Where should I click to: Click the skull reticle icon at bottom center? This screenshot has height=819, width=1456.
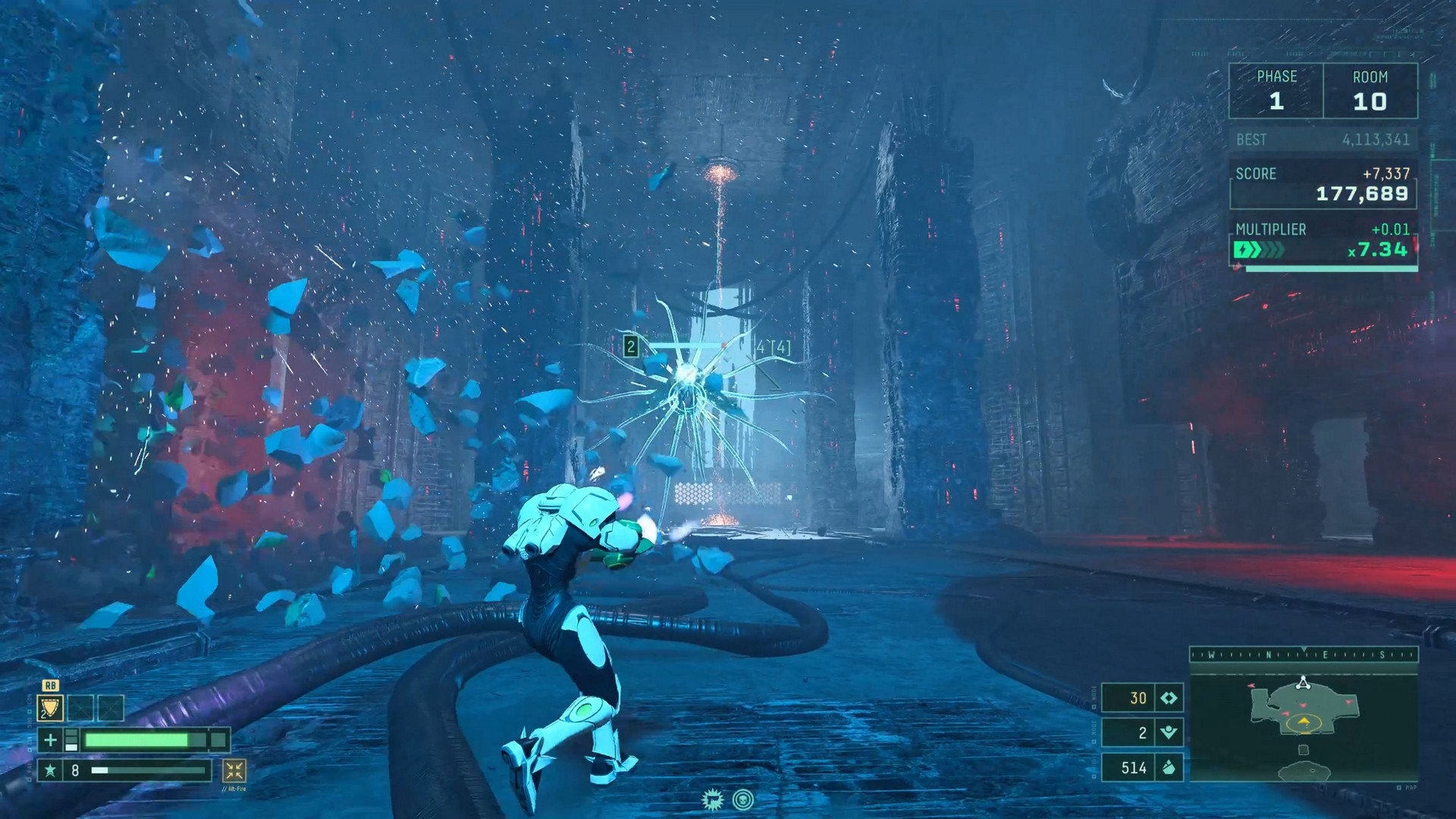743,799
